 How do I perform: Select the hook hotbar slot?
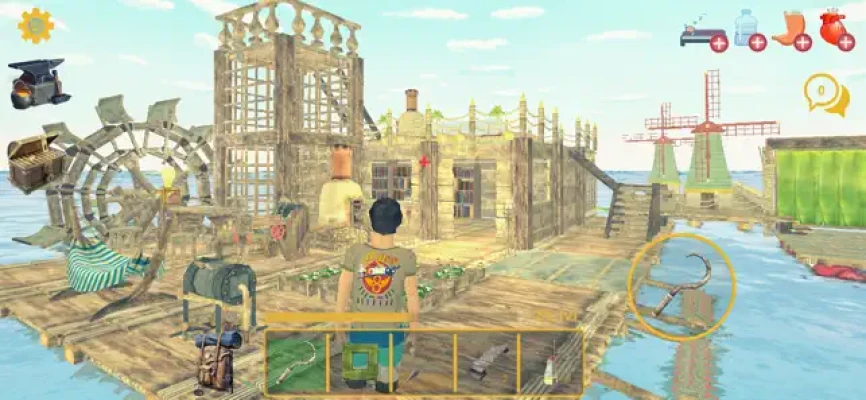[x=296, y=361]
